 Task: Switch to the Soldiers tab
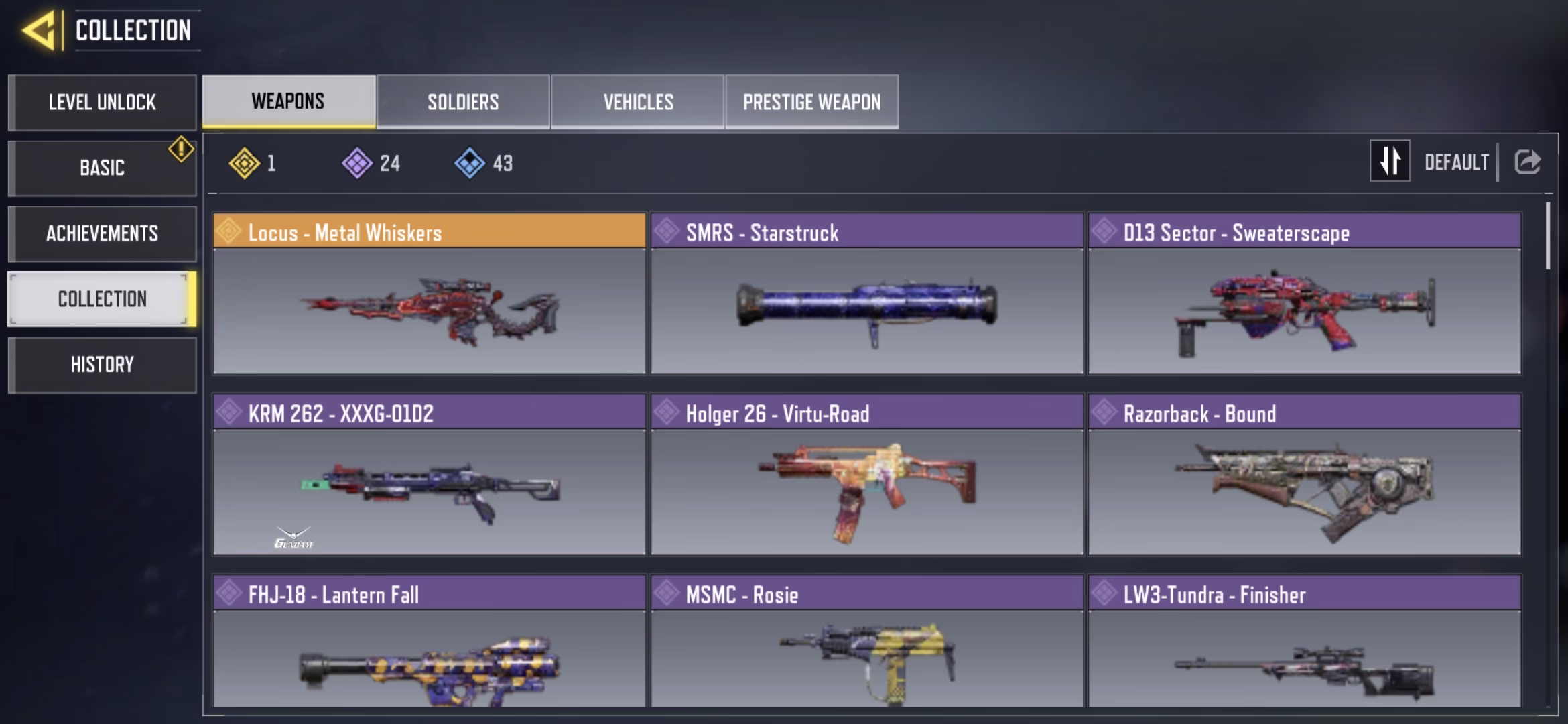tap(463, 102)
